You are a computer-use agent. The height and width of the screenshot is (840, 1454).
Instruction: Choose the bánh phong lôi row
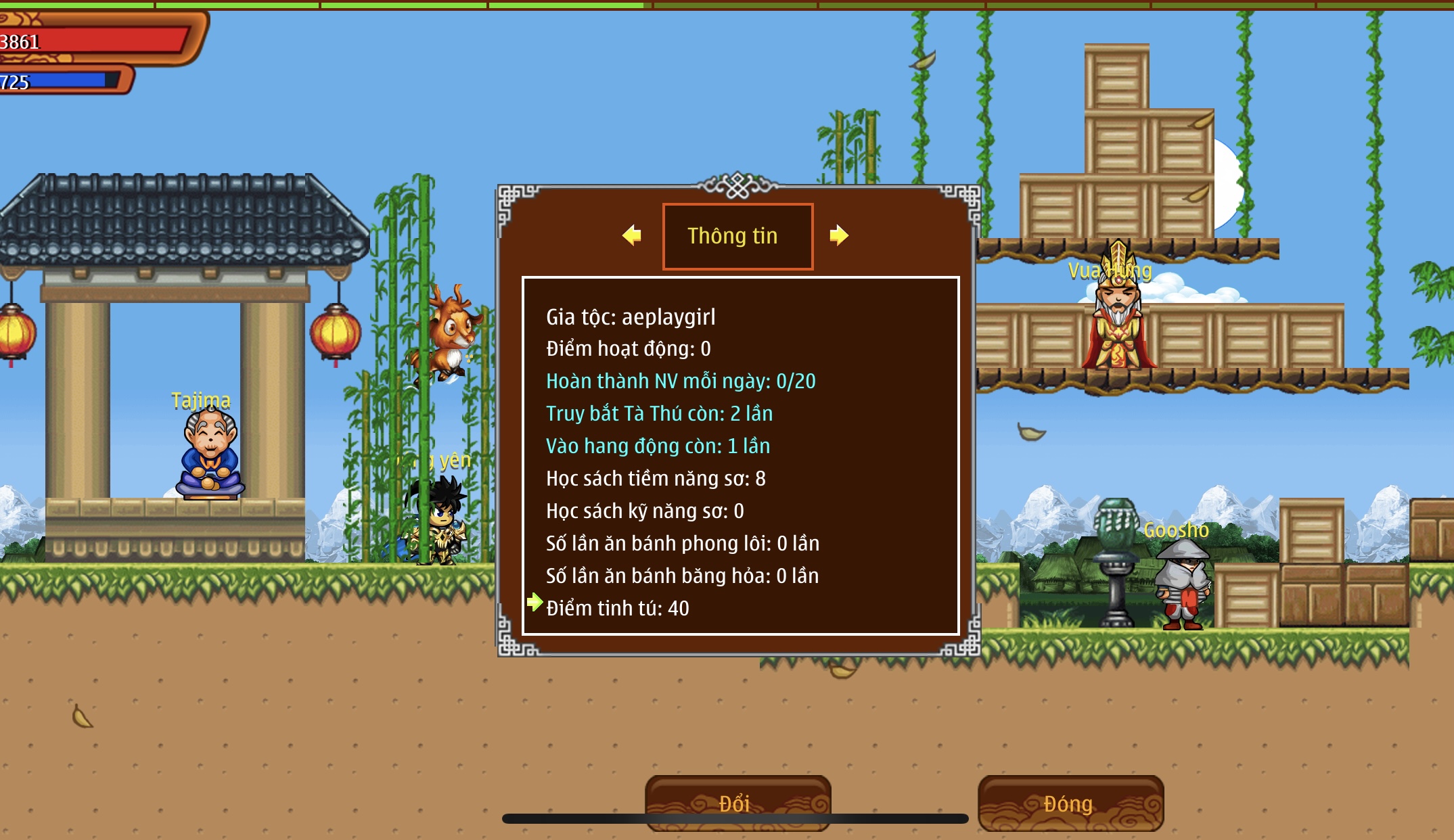pos(682,544)
